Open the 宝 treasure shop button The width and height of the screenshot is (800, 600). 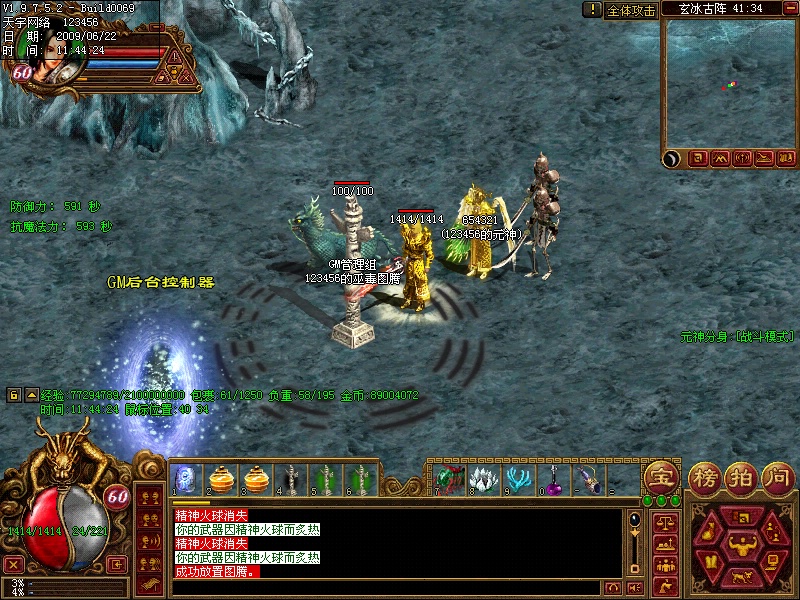point(661,476)
